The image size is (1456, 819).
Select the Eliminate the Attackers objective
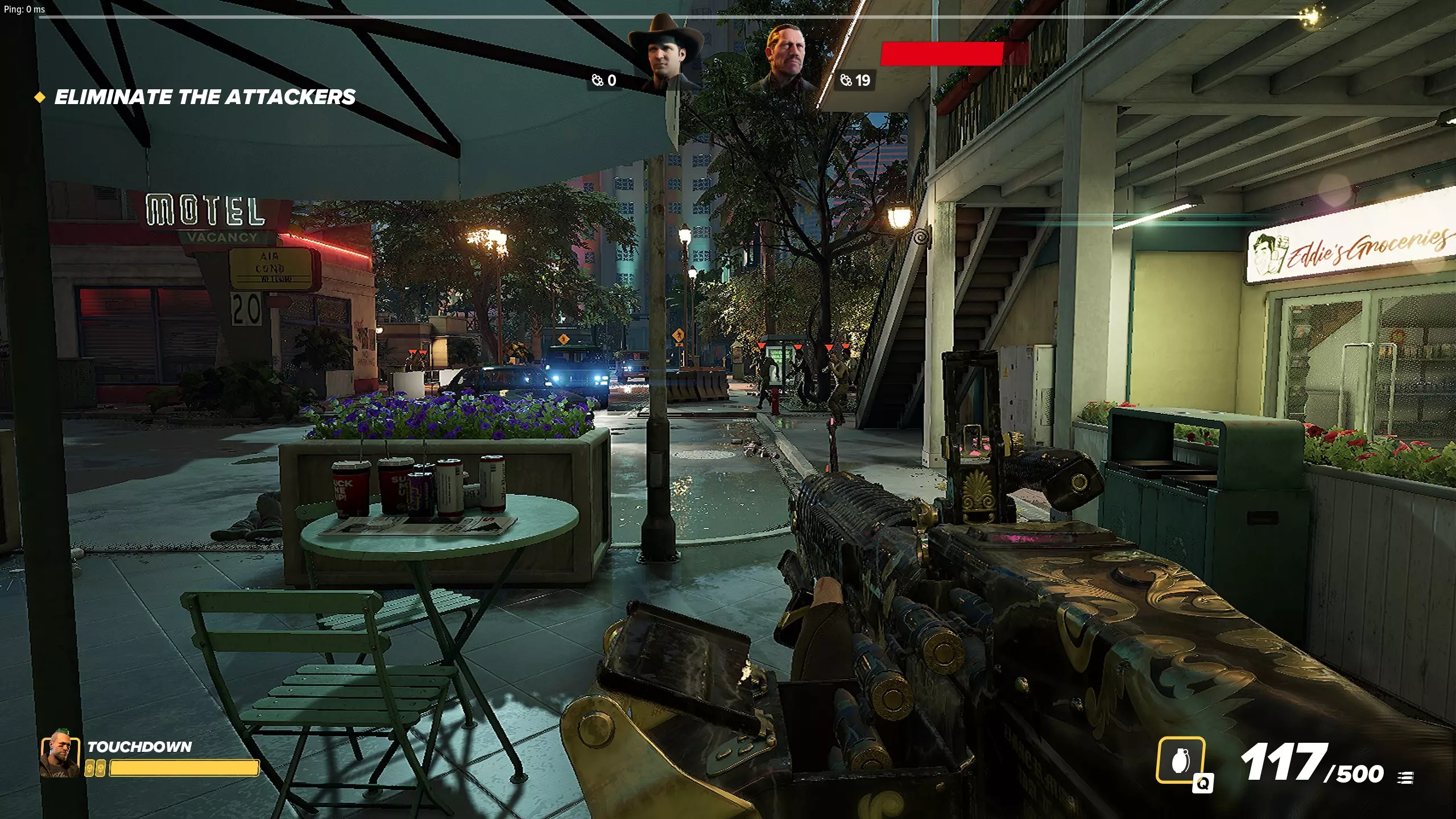pos(204,97)
